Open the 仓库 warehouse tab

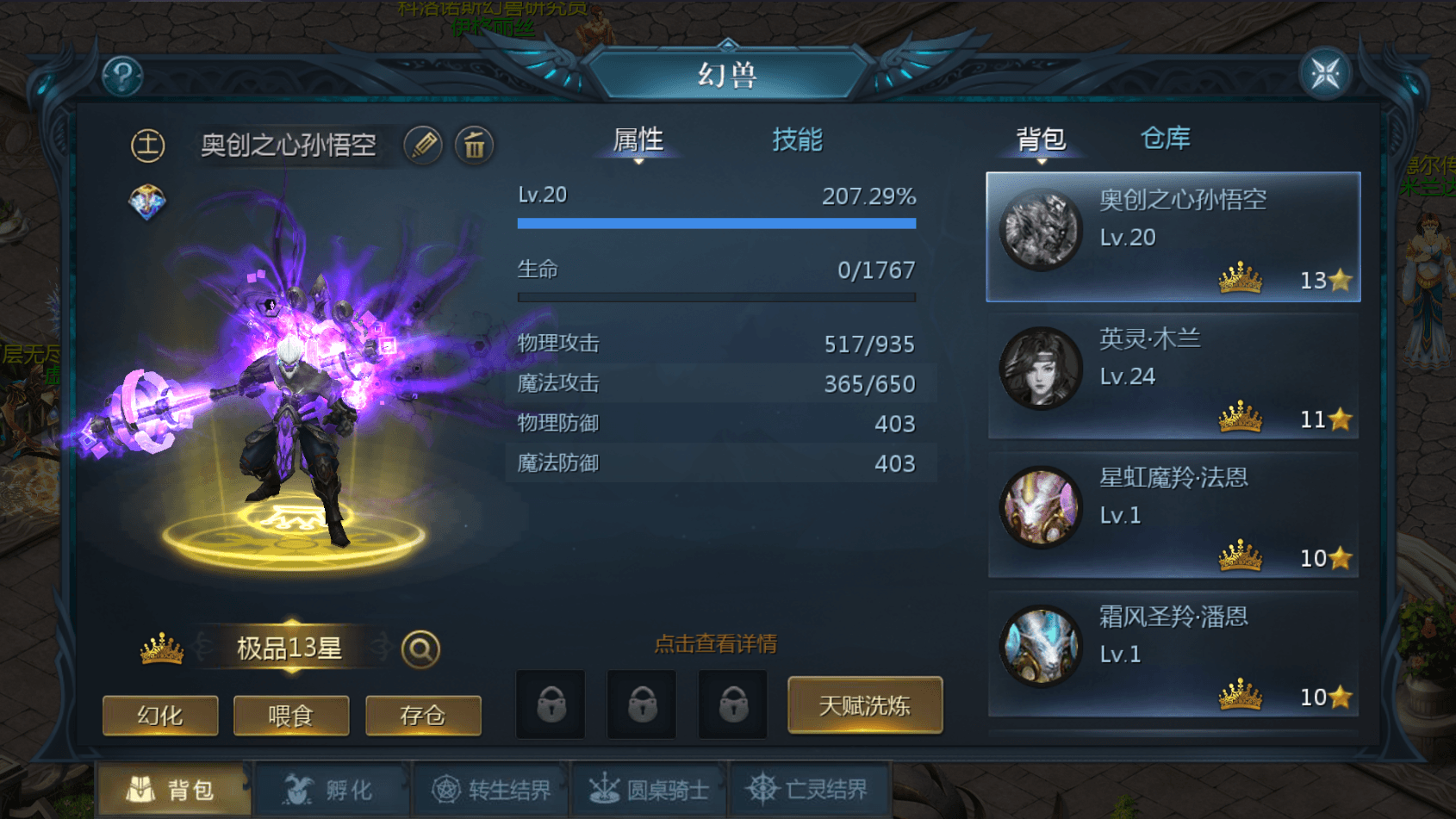pos(1166,138)
